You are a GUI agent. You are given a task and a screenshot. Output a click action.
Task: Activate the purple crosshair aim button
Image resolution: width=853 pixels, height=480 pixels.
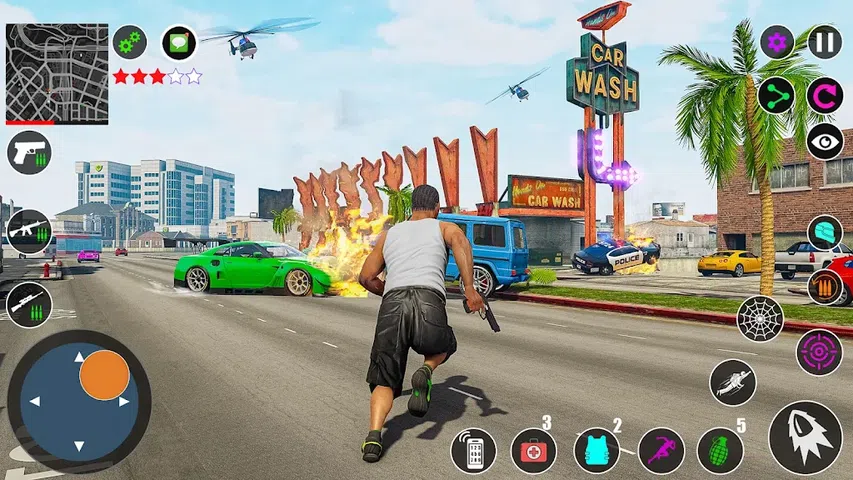click(819, 352)
